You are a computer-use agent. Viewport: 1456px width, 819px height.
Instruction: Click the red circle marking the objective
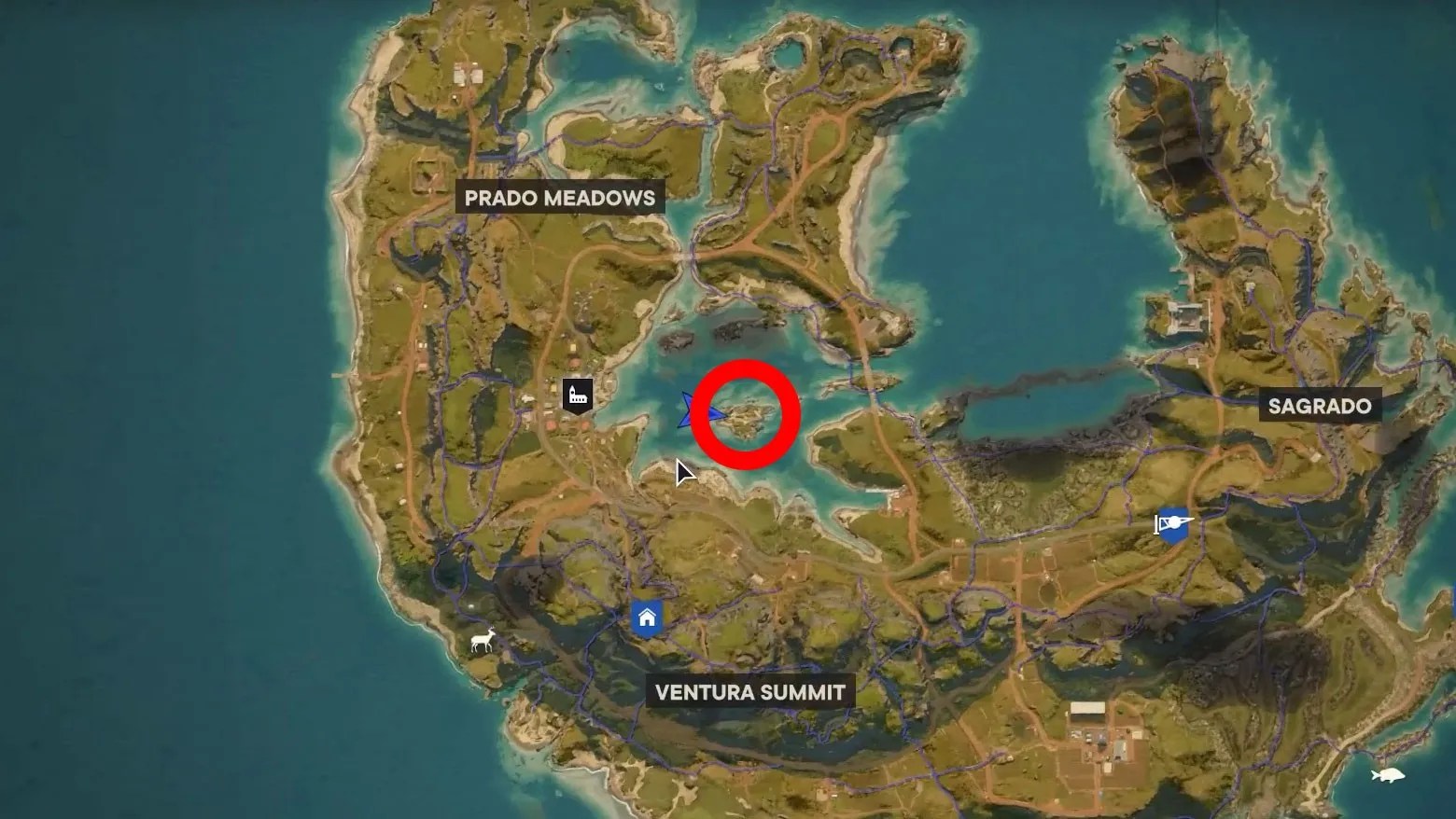tap(744, 416)
